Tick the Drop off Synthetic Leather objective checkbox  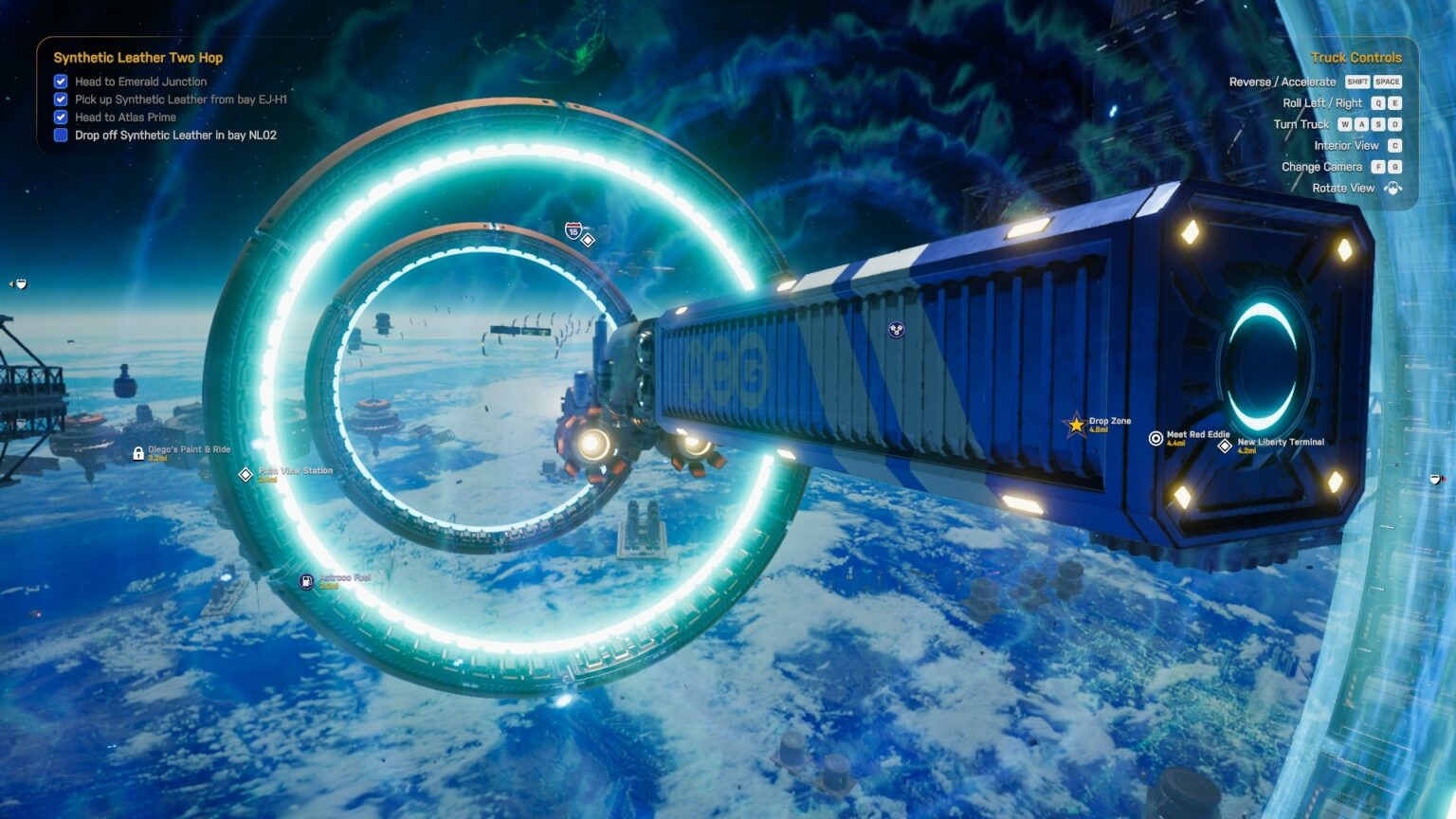click(x=61, y=136)
